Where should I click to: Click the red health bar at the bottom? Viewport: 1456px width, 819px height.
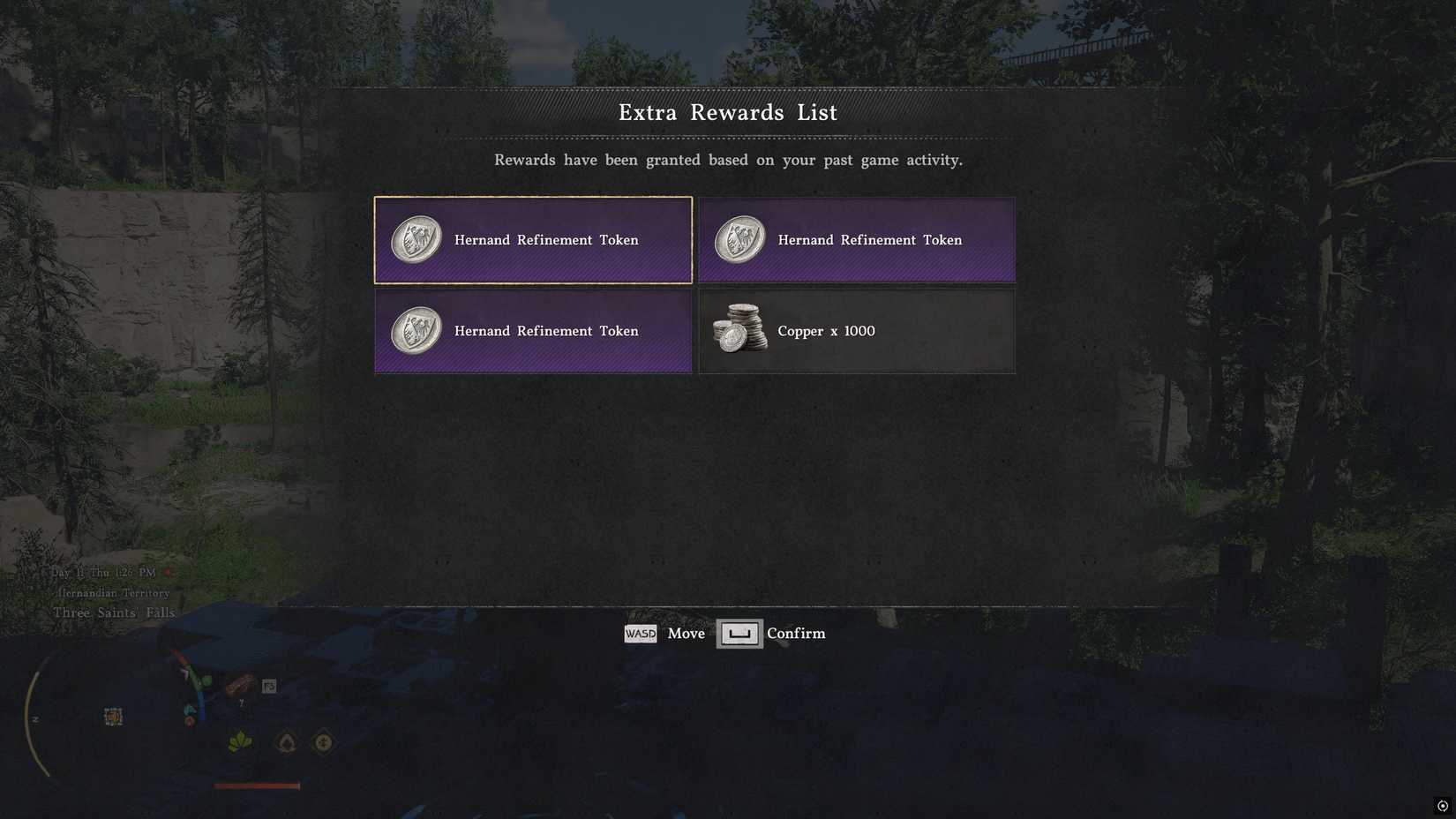coord(256,785)
